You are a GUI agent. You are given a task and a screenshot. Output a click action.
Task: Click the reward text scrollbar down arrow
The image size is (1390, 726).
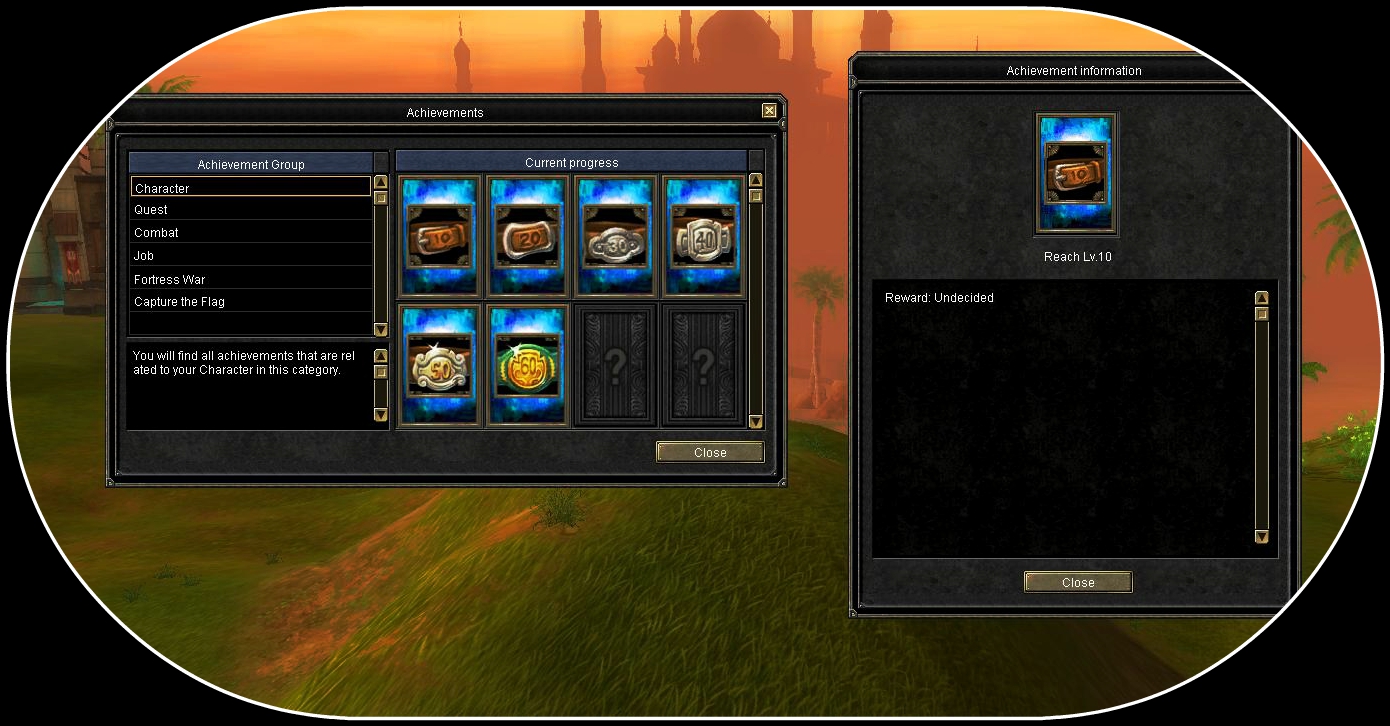click(1261, 537)
